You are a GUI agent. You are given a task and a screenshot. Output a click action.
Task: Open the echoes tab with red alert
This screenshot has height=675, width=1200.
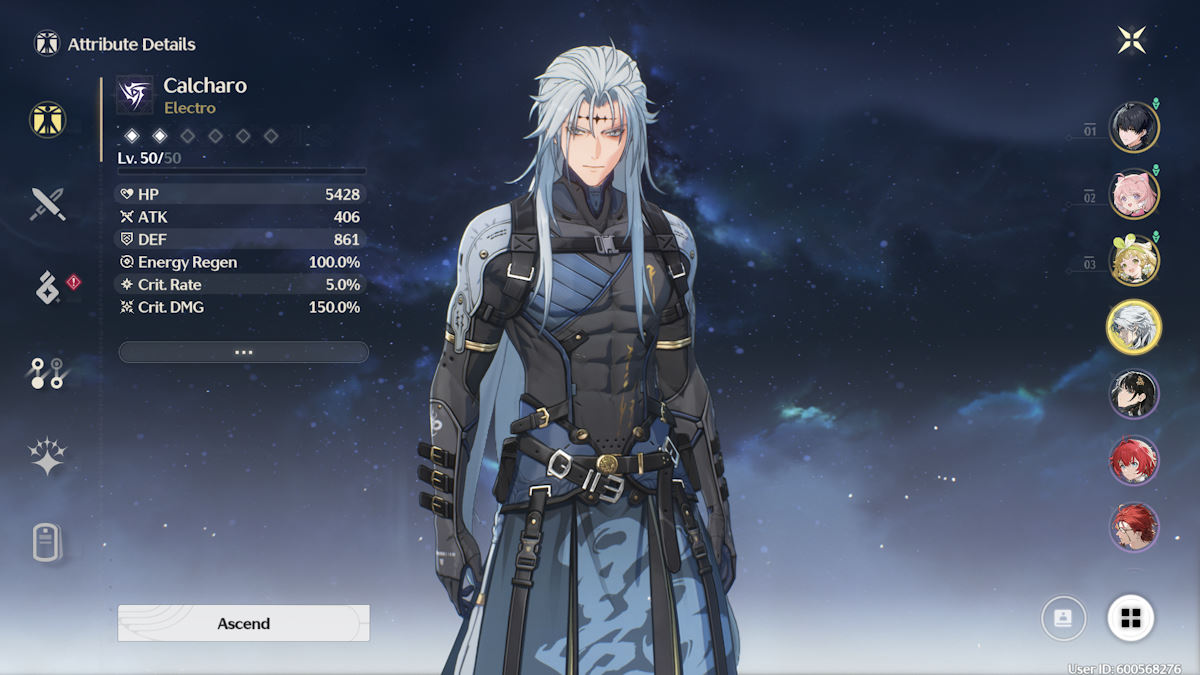[49, 288]
